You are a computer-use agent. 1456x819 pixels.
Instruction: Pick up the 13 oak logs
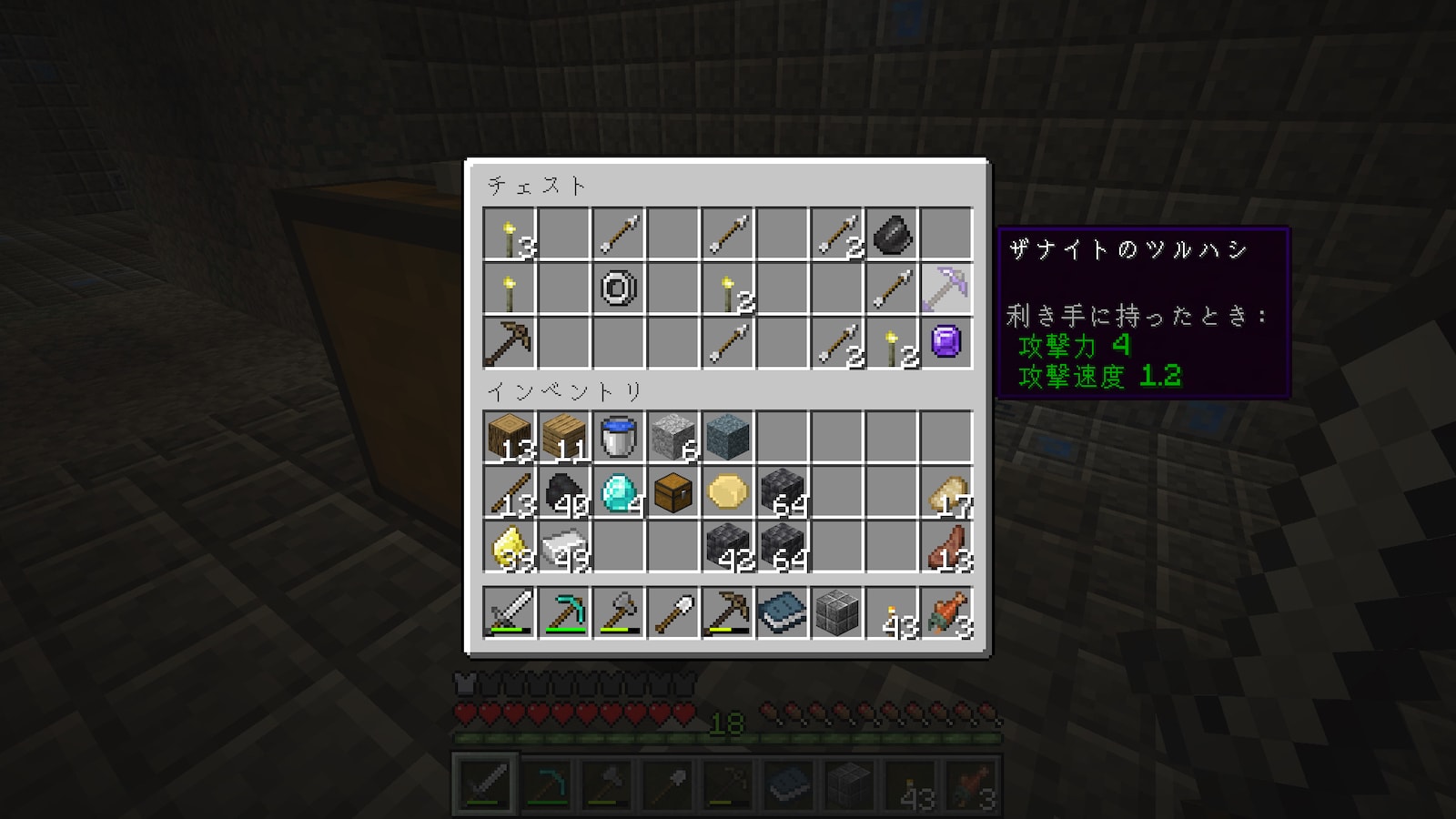[509, 438]
